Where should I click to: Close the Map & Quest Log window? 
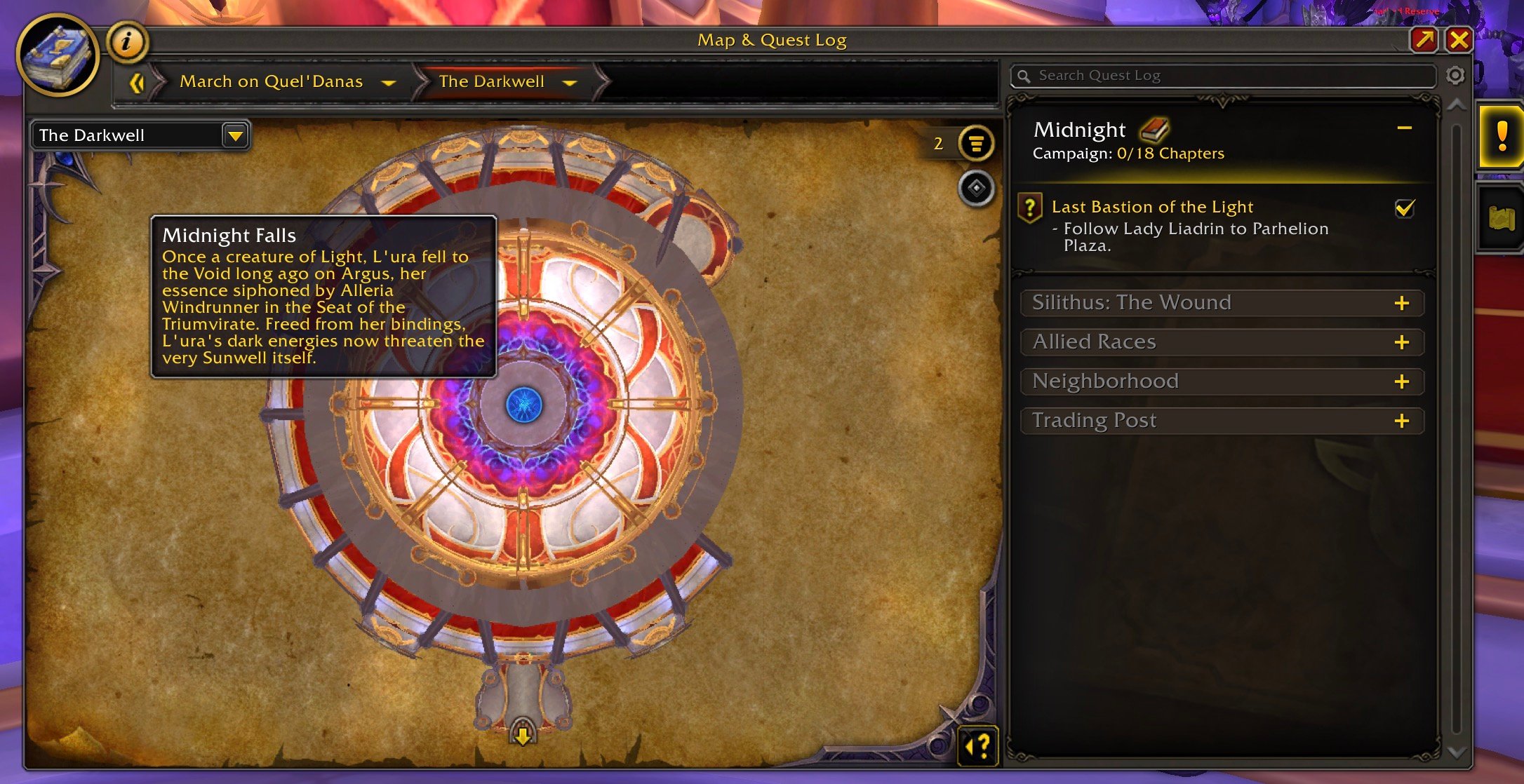point(1458,40)
